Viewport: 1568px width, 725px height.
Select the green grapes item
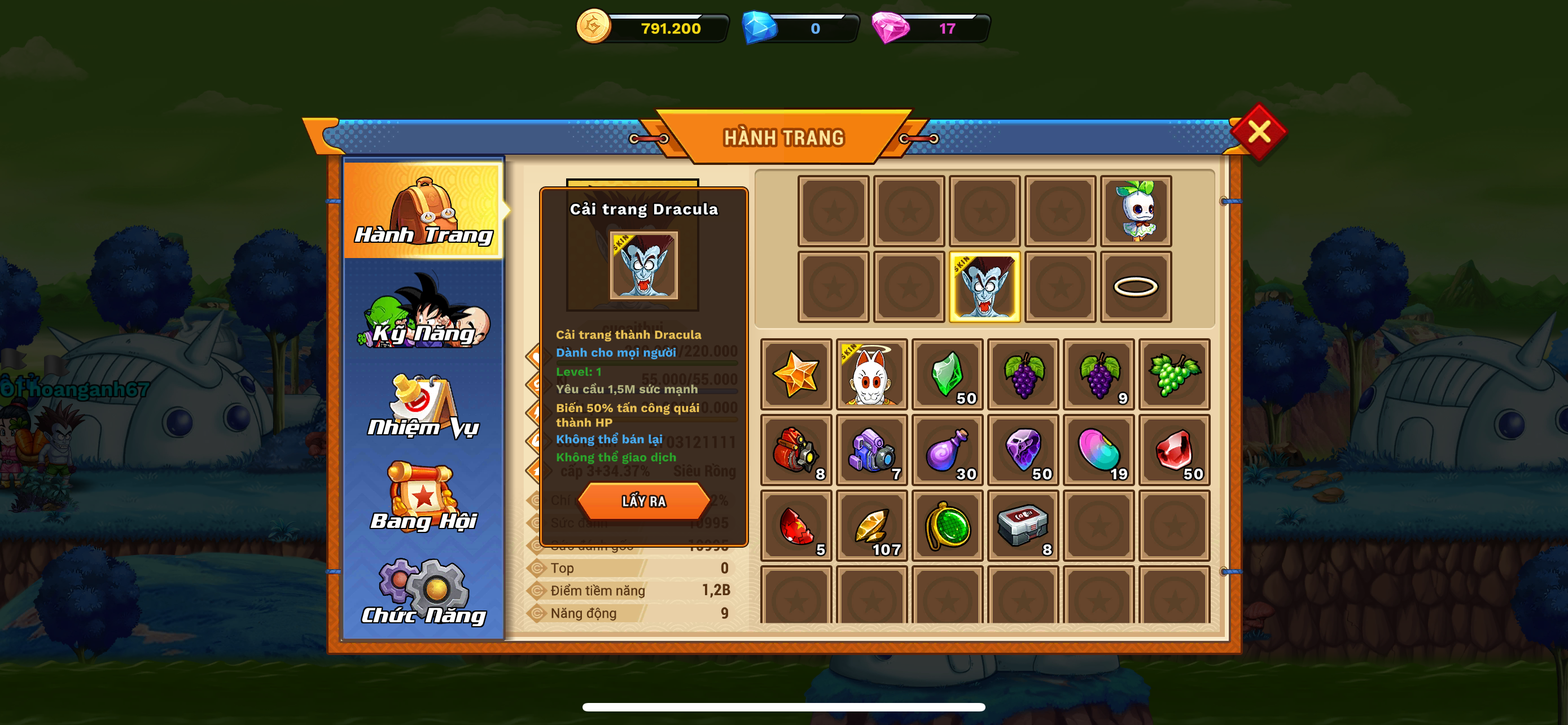(1174, 374)
